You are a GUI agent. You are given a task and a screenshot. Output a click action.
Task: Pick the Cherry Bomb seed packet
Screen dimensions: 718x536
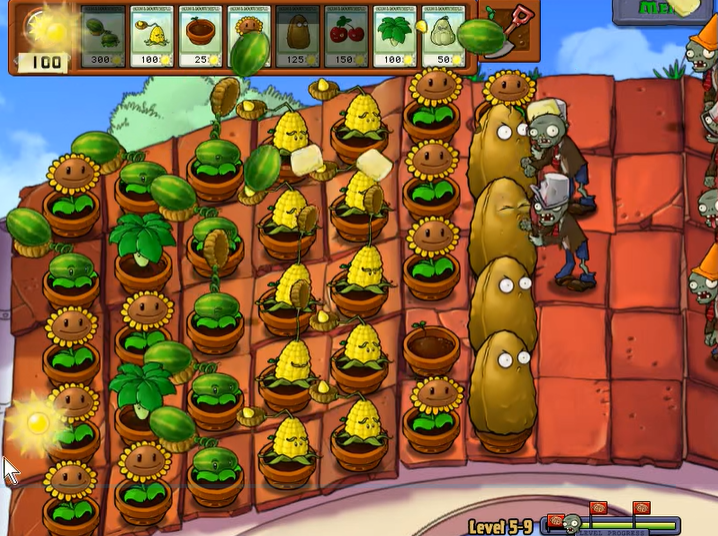pos(348,38)
